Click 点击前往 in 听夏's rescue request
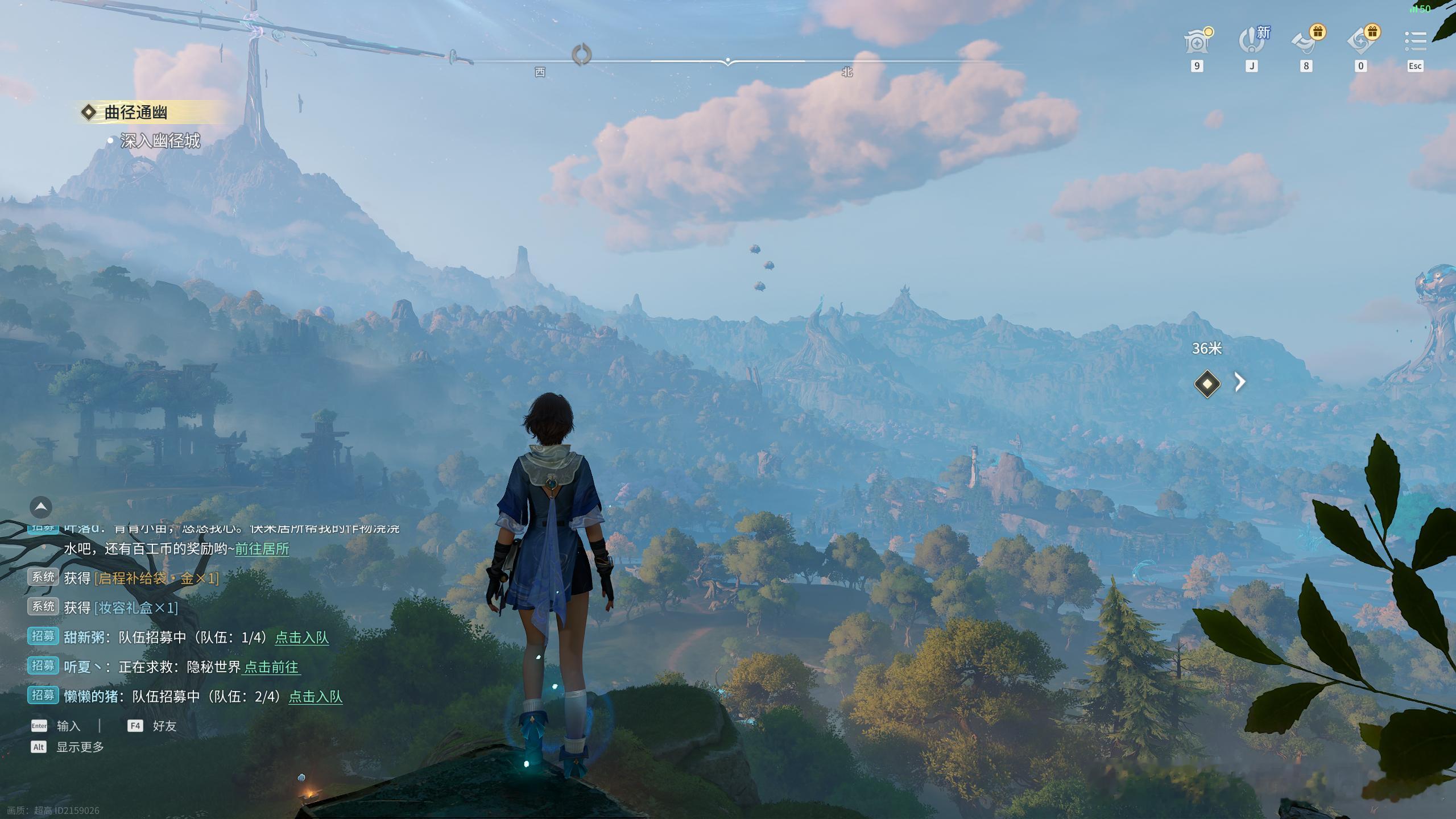 (271, 667)
